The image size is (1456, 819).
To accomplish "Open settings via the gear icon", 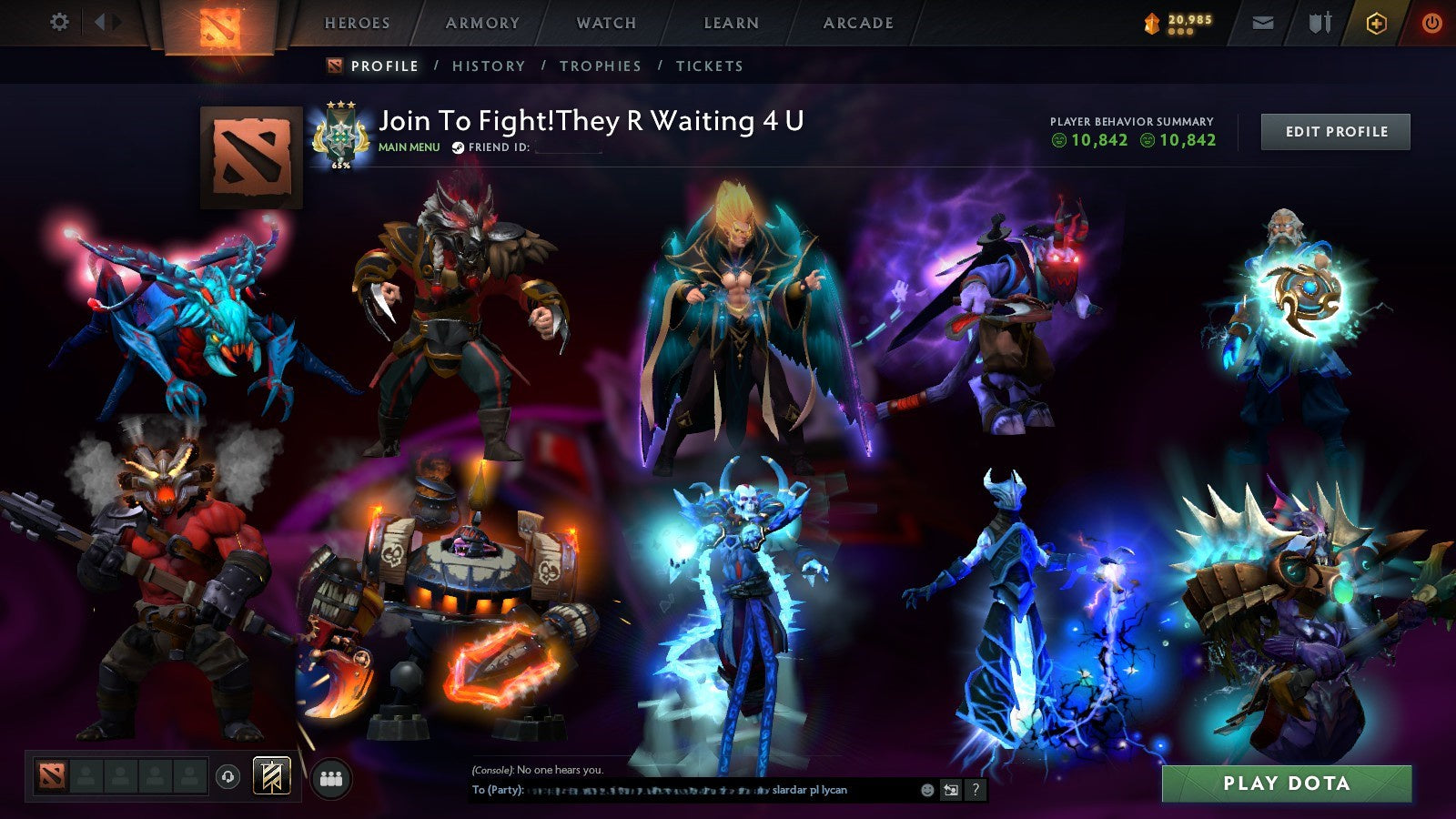I will click(60, 21).
